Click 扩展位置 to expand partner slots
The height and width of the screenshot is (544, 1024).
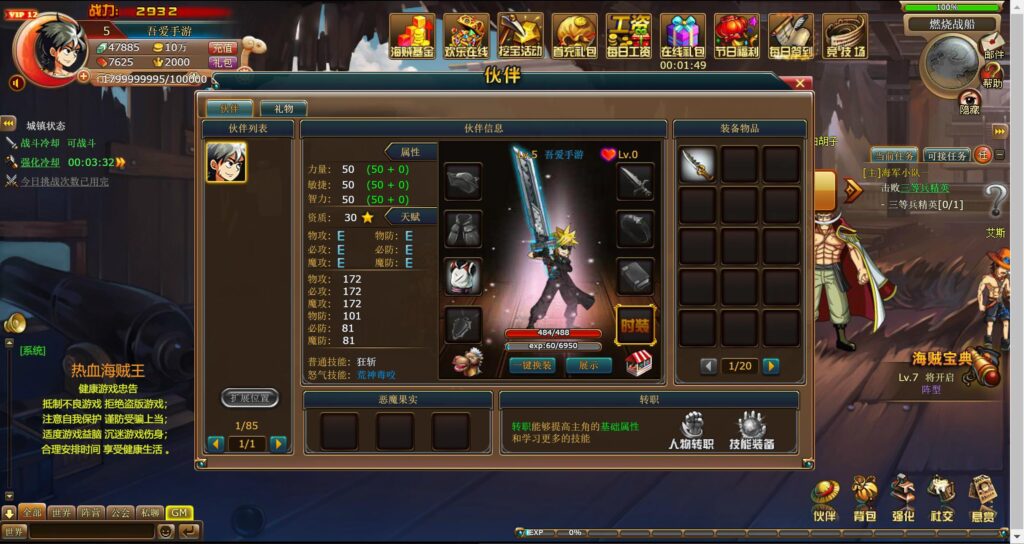(x=249, y=398)
